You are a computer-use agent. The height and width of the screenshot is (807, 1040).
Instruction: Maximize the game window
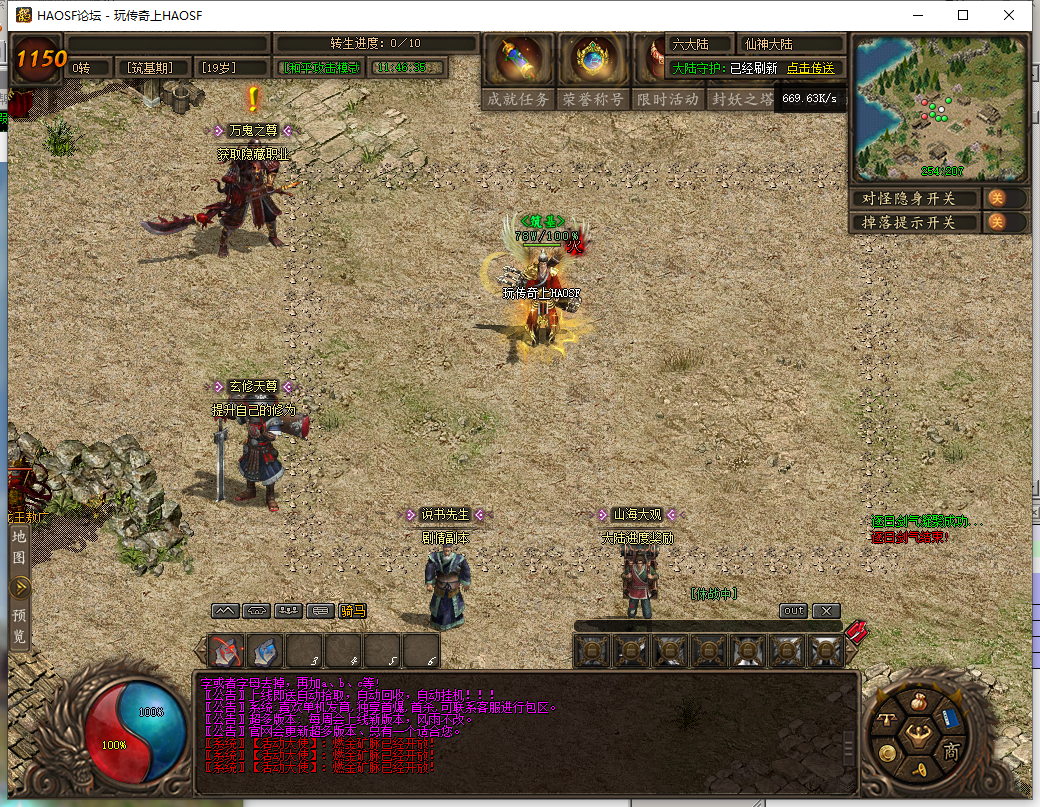[963, 15]
